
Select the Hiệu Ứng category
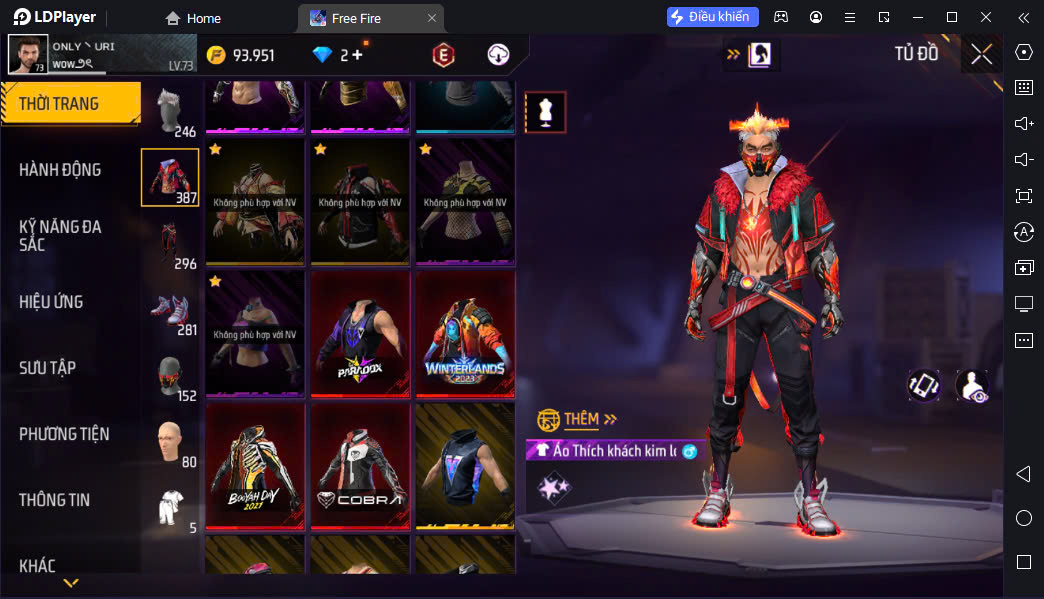click(x=51, y=302)
